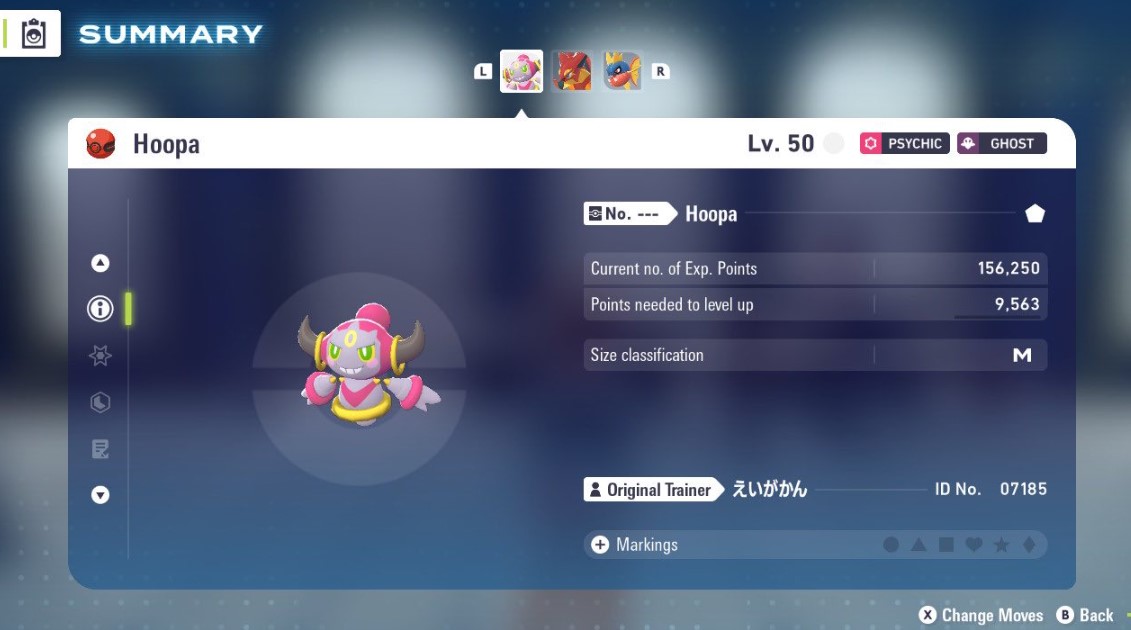Click the up arrow in the side tabs
Screen dimensions: 1131x630
pos(100,263)
